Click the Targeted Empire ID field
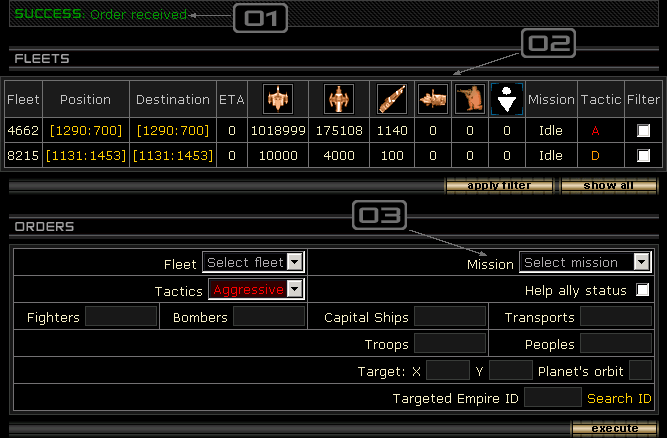The image size is (667, 438). point(552,398)
